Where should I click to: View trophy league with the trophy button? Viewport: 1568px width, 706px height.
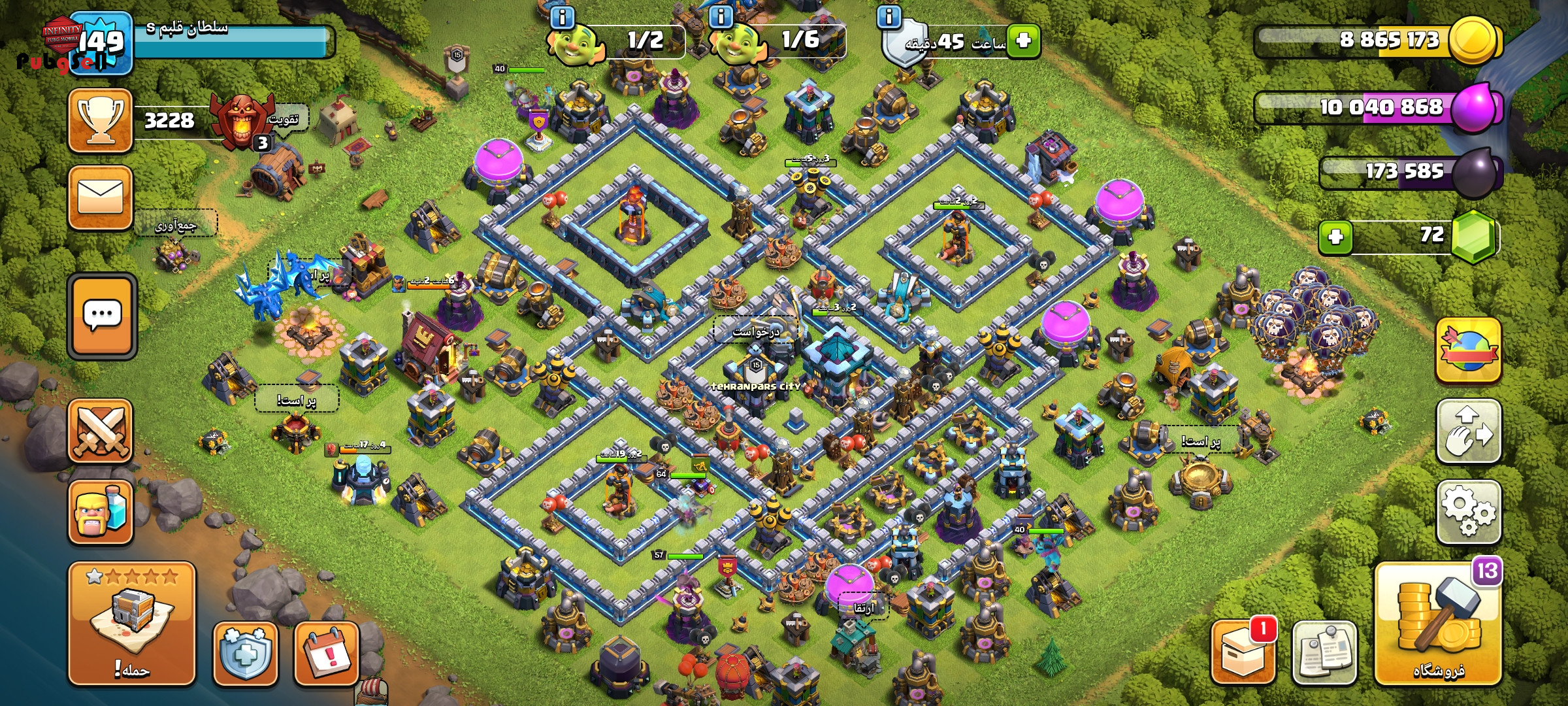click(101, 121)
